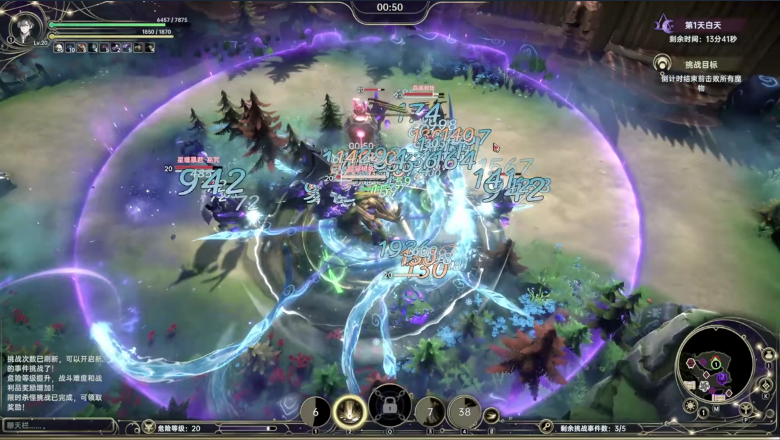Screen dimensions: 780x440
Task: Focus the chat input box
Action: [58, 425]
